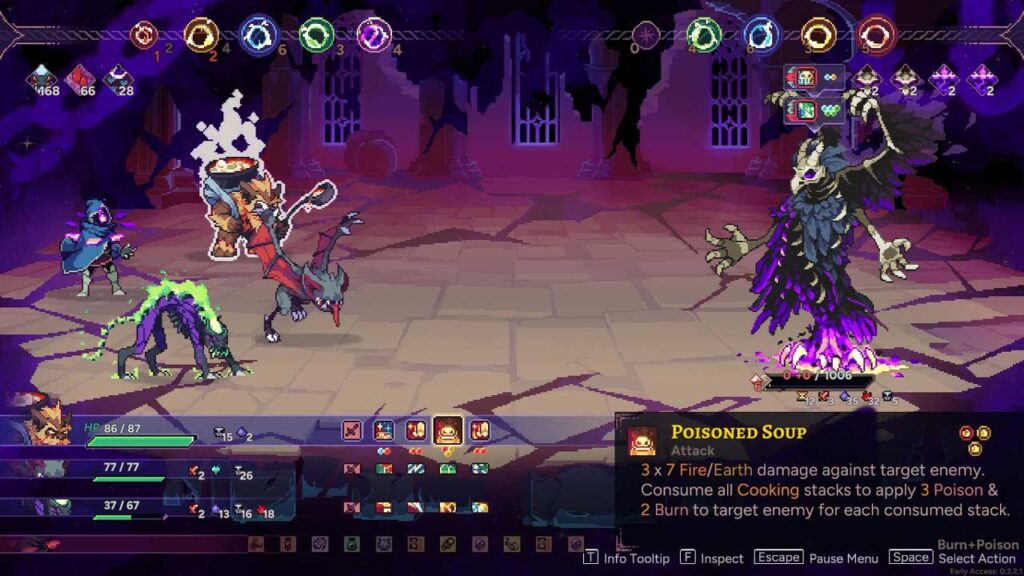1024x576 pixels.
Task: Inspect the enemy's green slash intent icon
Action: [x=804, y=108]
